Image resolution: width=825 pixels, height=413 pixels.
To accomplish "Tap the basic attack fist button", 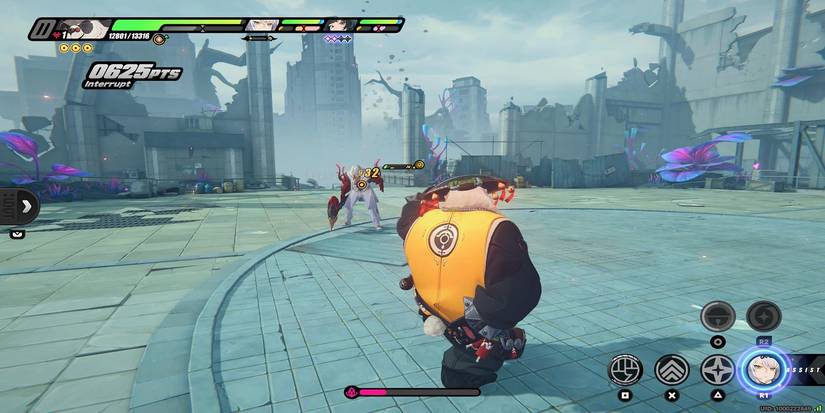I will (x=625, y=370).
